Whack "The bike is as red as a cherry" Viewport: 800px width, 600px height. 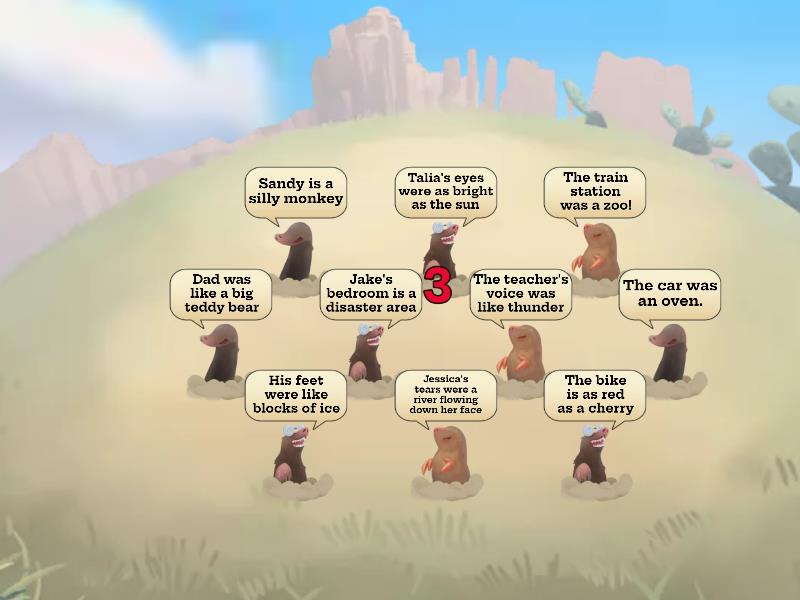tap(594, 394)
